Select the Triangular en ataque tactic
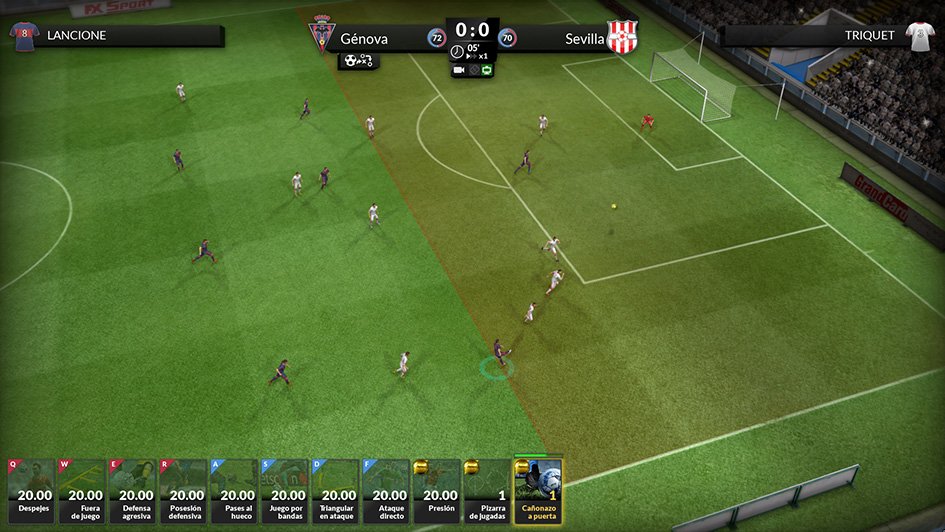Viewport: 945px width, 532px height. (x=338, y=491)
